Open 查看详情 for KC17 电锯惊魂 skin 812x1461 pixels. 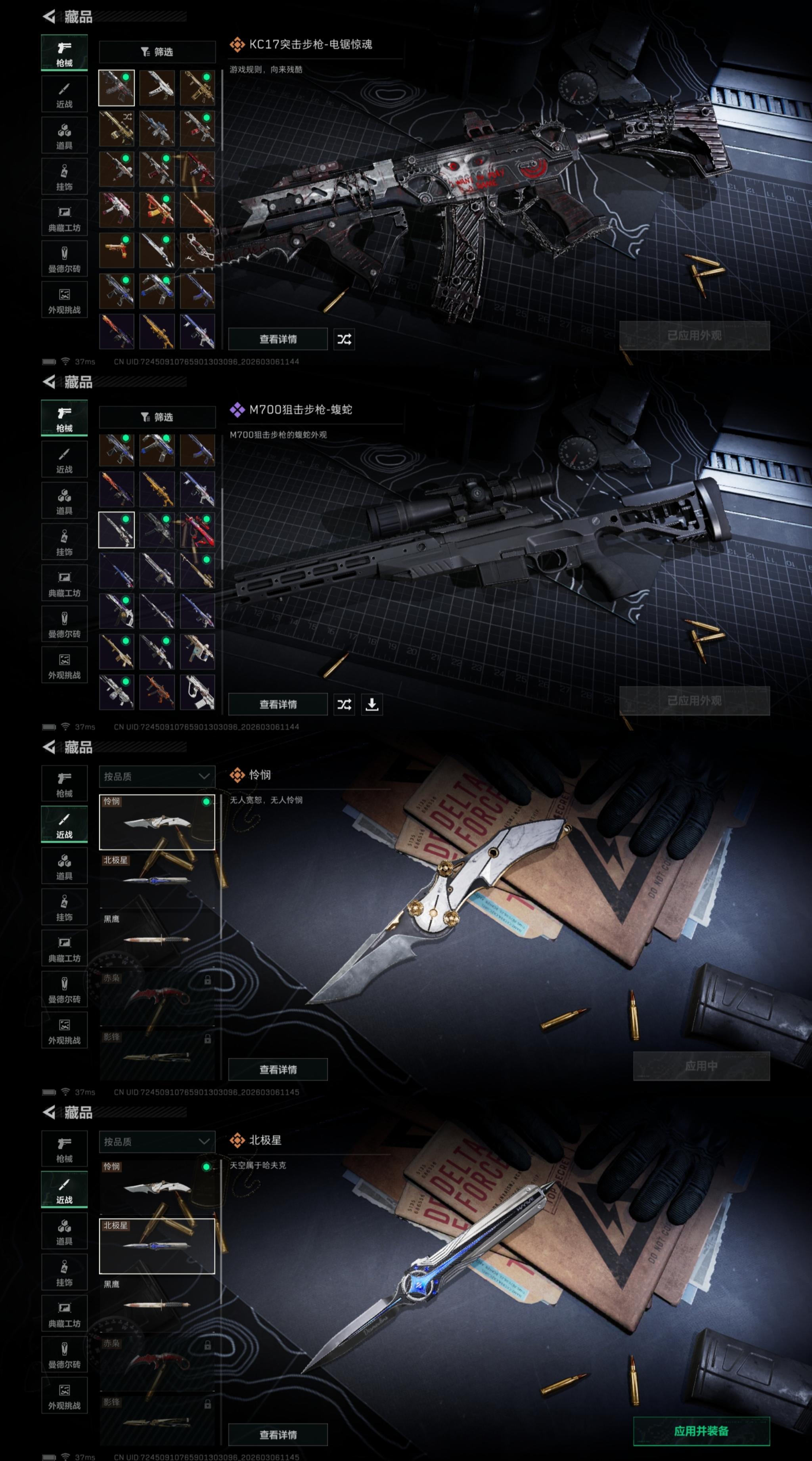click(278, 339)
